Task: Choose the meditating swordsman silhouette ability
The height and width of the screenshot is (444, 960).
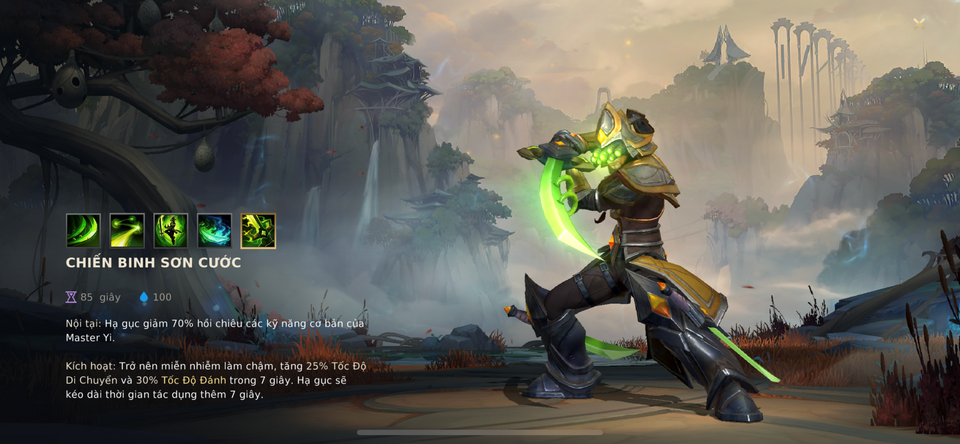Action: point(171,231)
